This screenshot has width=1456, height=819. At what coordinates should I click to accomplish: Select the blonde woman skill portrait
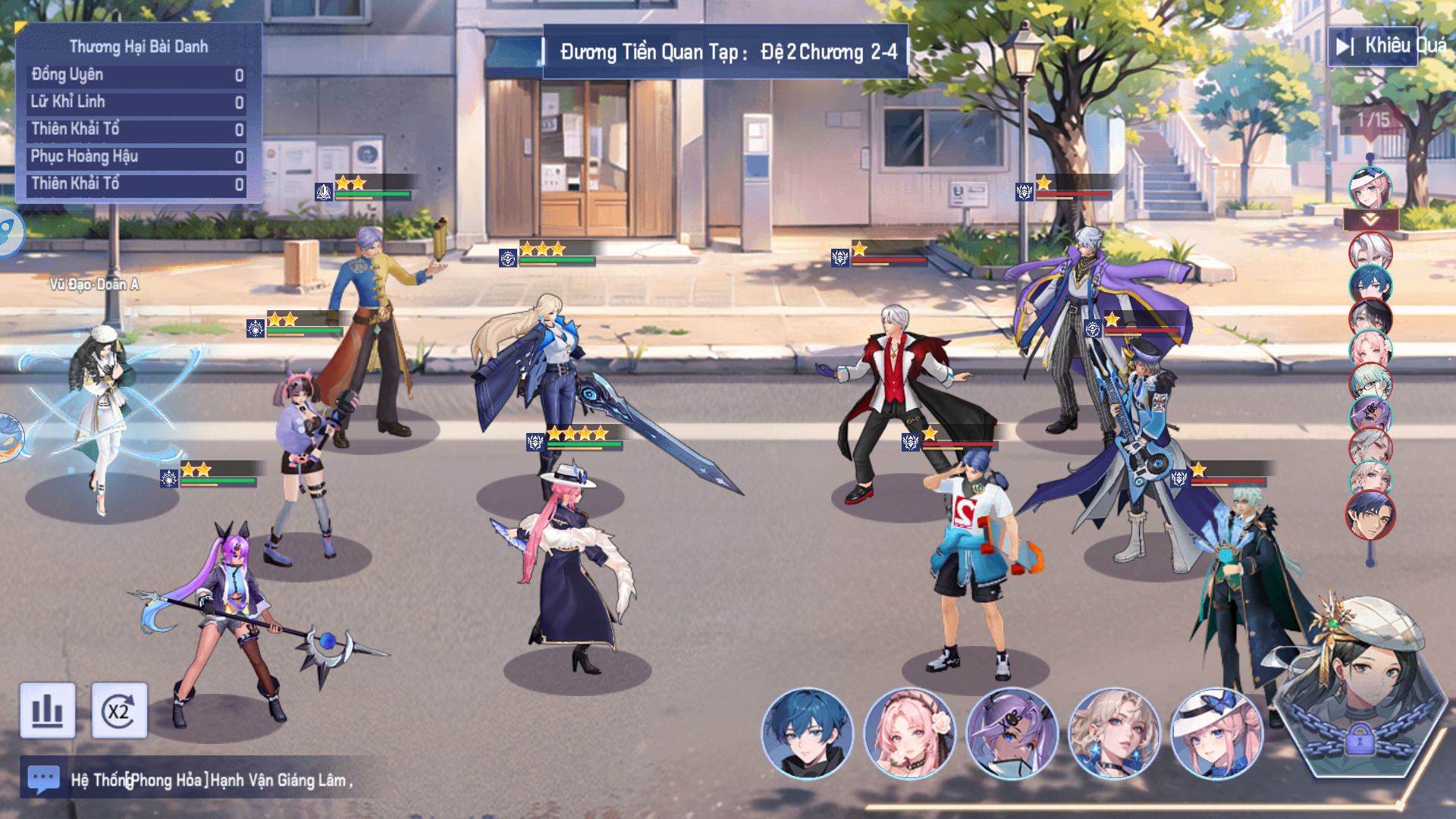click(1114, 733)
